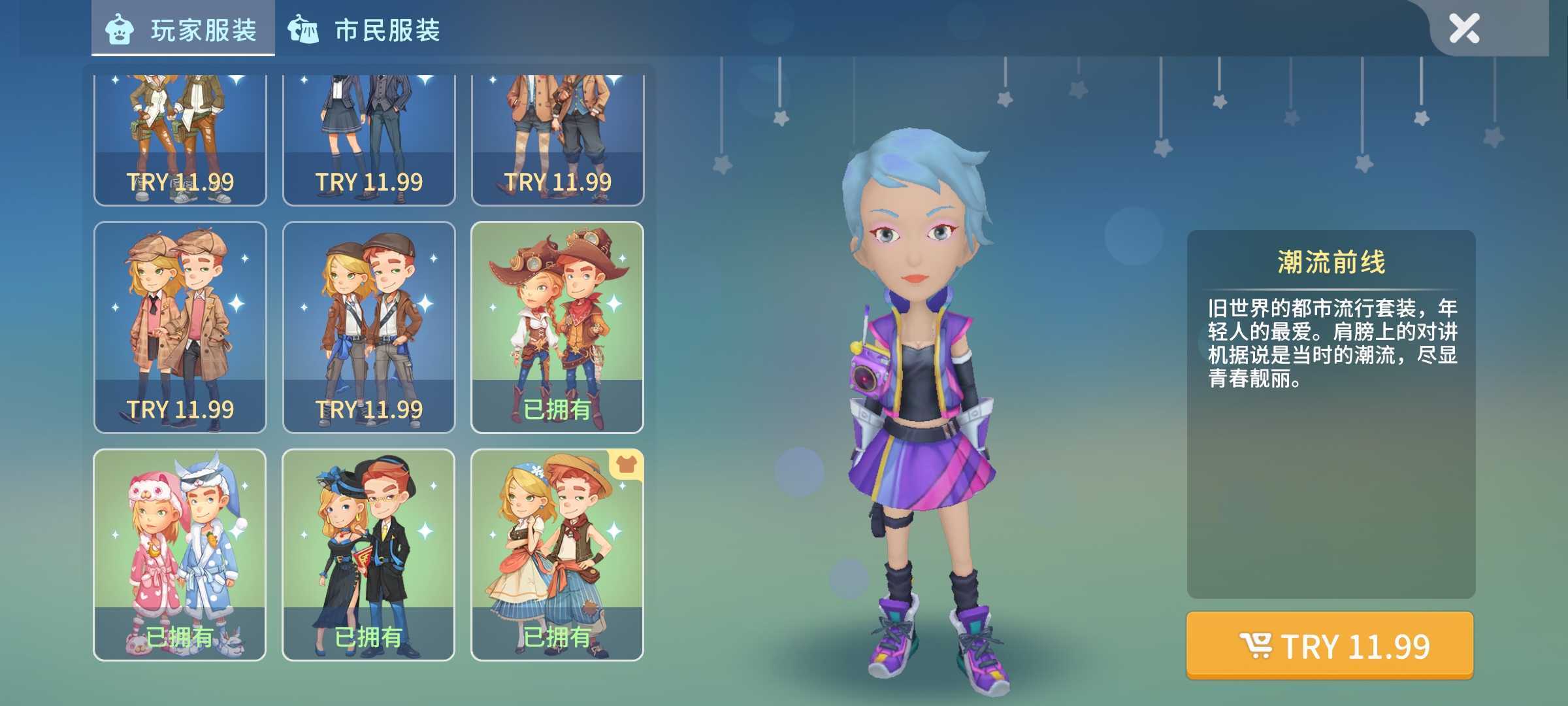1568x706 pixels.
Task: Pick the pink and blue pajama outfit
Action: [x=180, y=554]
